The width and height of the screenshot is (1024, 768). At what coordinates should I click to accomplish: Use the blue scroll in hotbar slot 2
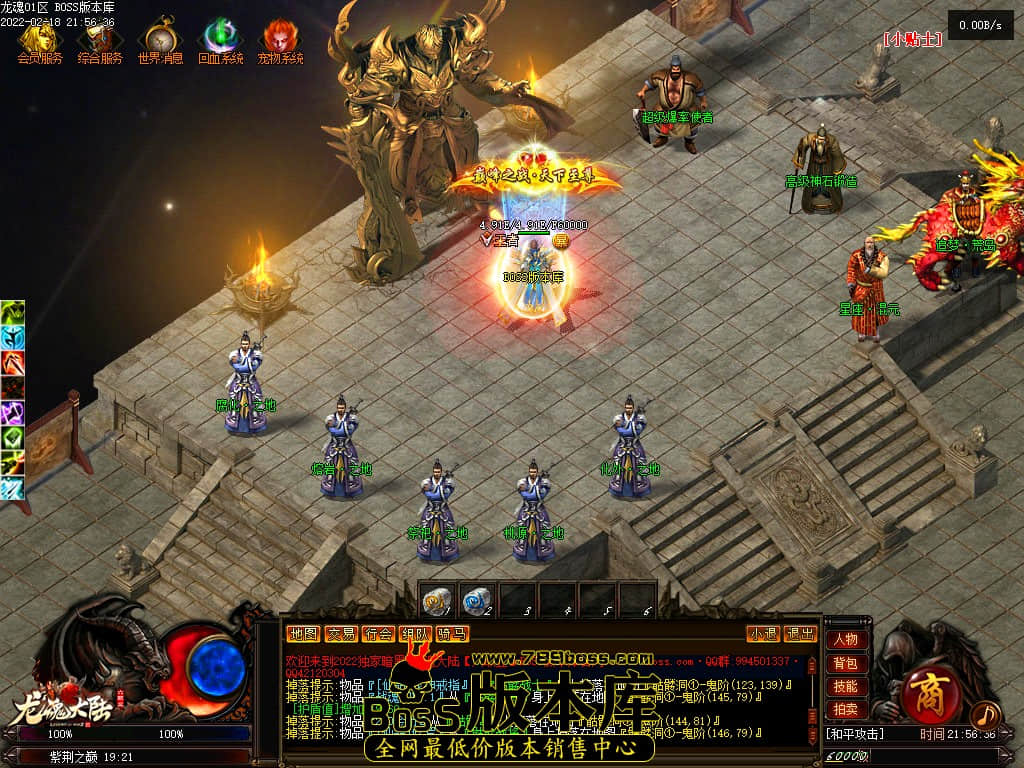pyautogui.click(x=477, y=600)
